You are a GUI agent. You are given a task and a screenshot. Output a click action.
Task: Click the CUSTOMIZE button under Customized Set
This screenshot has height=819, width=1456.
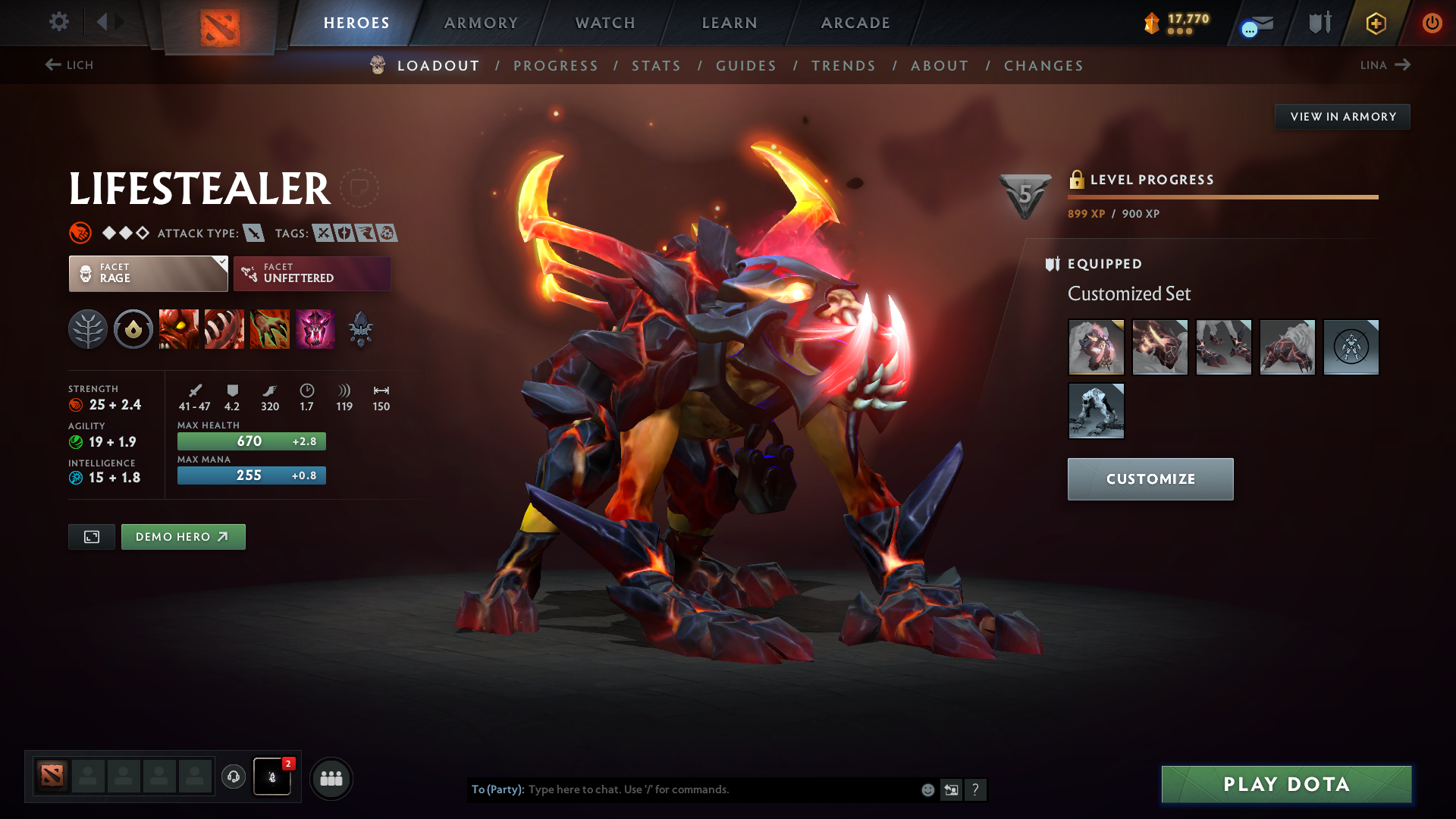1150,479
